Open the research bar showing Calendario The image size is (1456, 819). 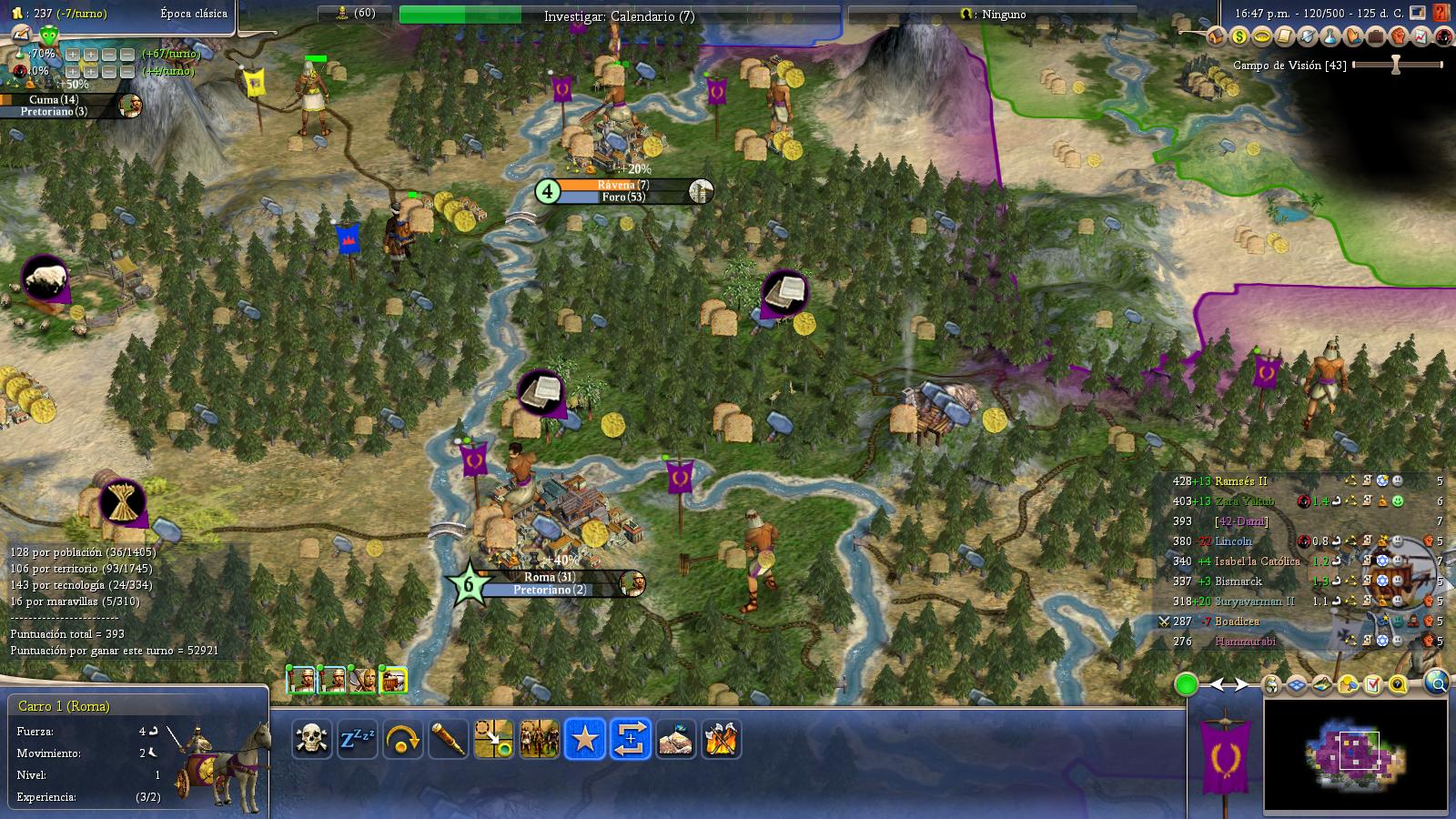[619, 15]
